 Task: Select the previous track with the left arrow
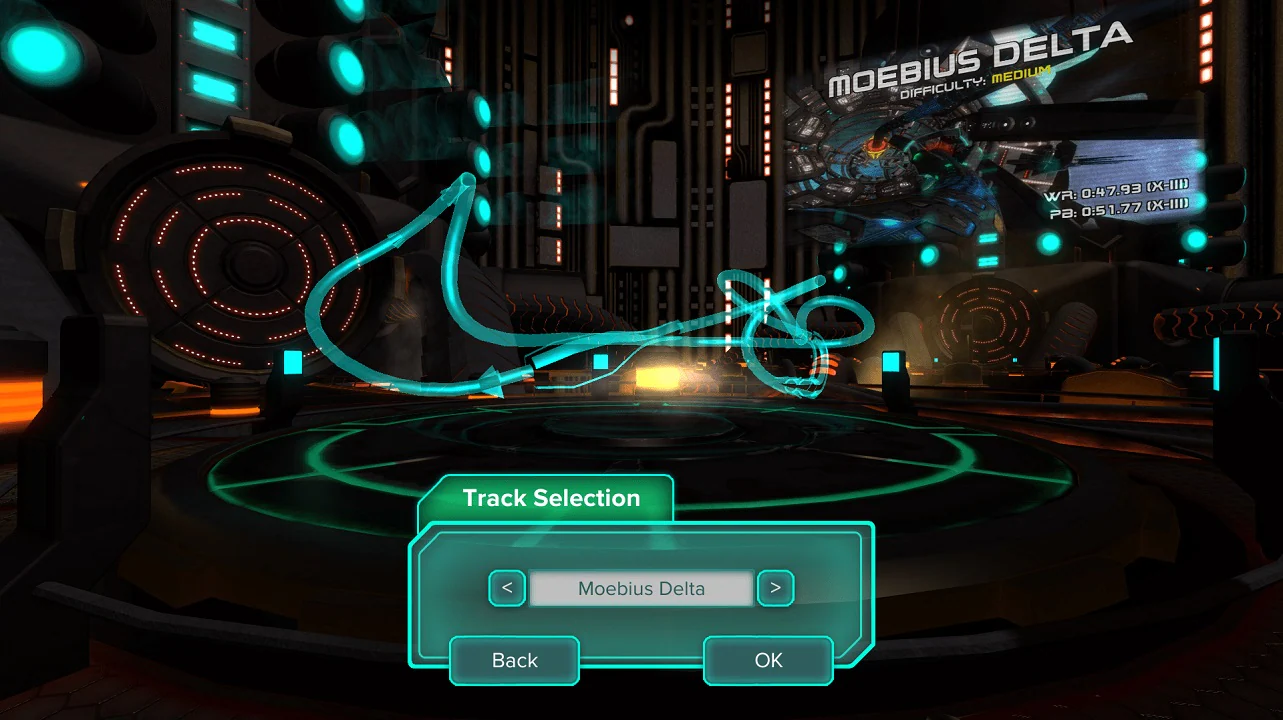pyautogui.click(x=507, y=588)
